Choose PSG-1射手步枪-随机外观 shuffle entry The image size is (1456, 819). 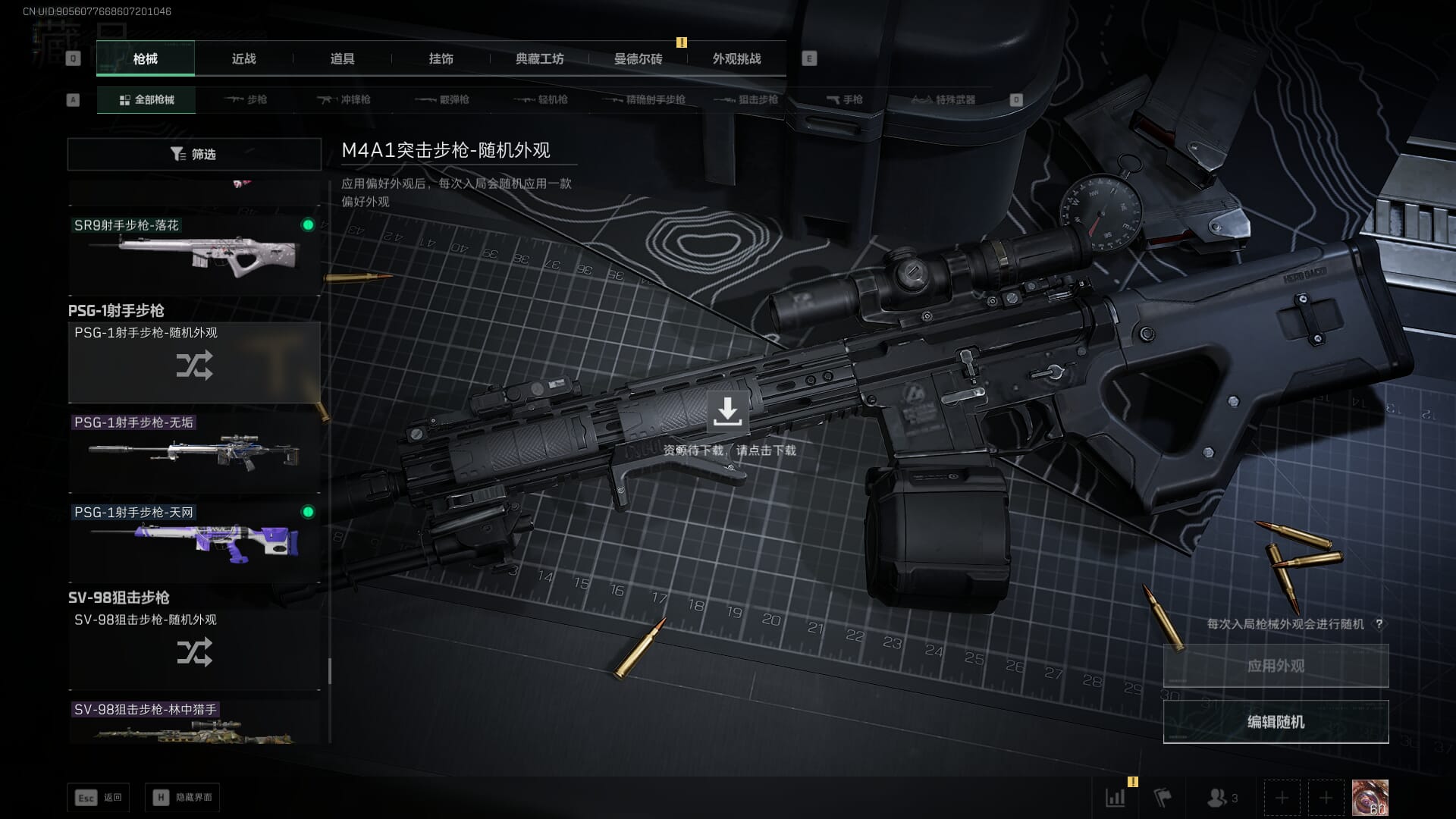pyautogui.click(x=194, y=362)
